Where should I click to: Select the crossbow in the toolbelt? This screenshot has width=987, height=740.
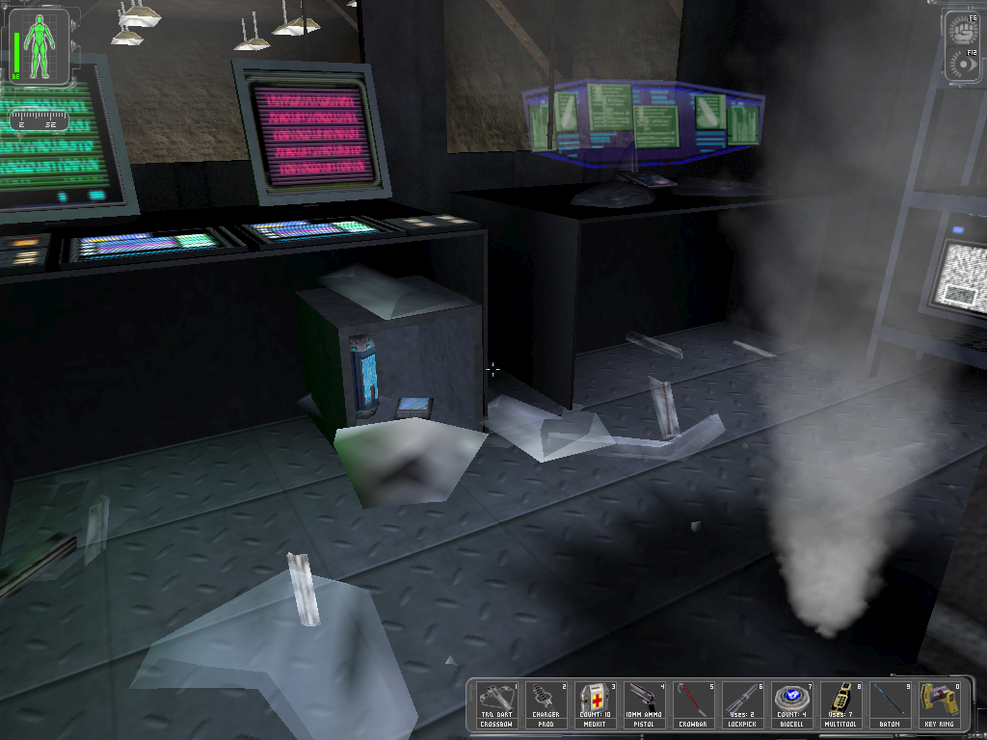click(x=497, y=703)
